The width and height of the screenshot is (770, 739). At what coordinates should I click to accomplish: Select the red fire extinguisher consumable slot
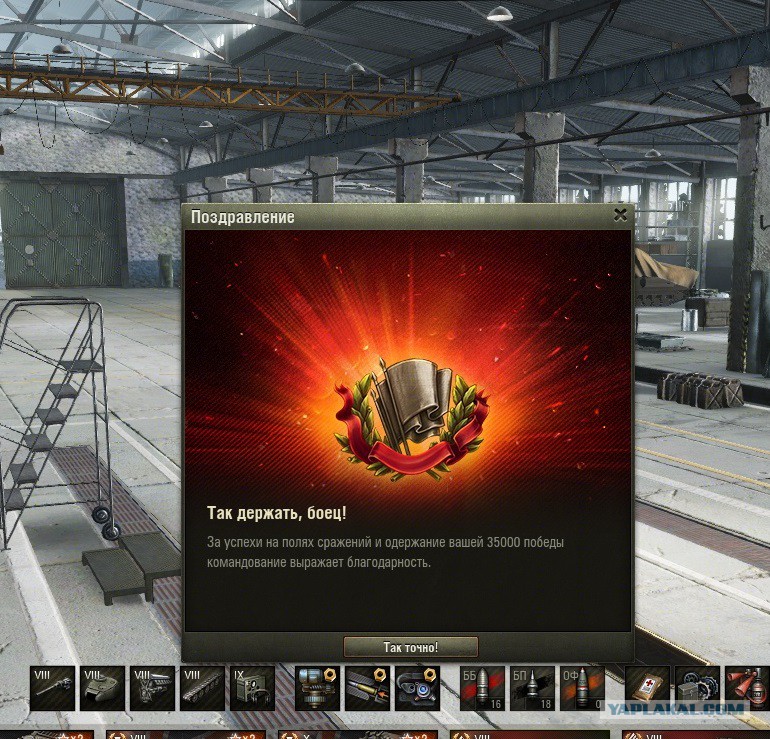(746, 688)
